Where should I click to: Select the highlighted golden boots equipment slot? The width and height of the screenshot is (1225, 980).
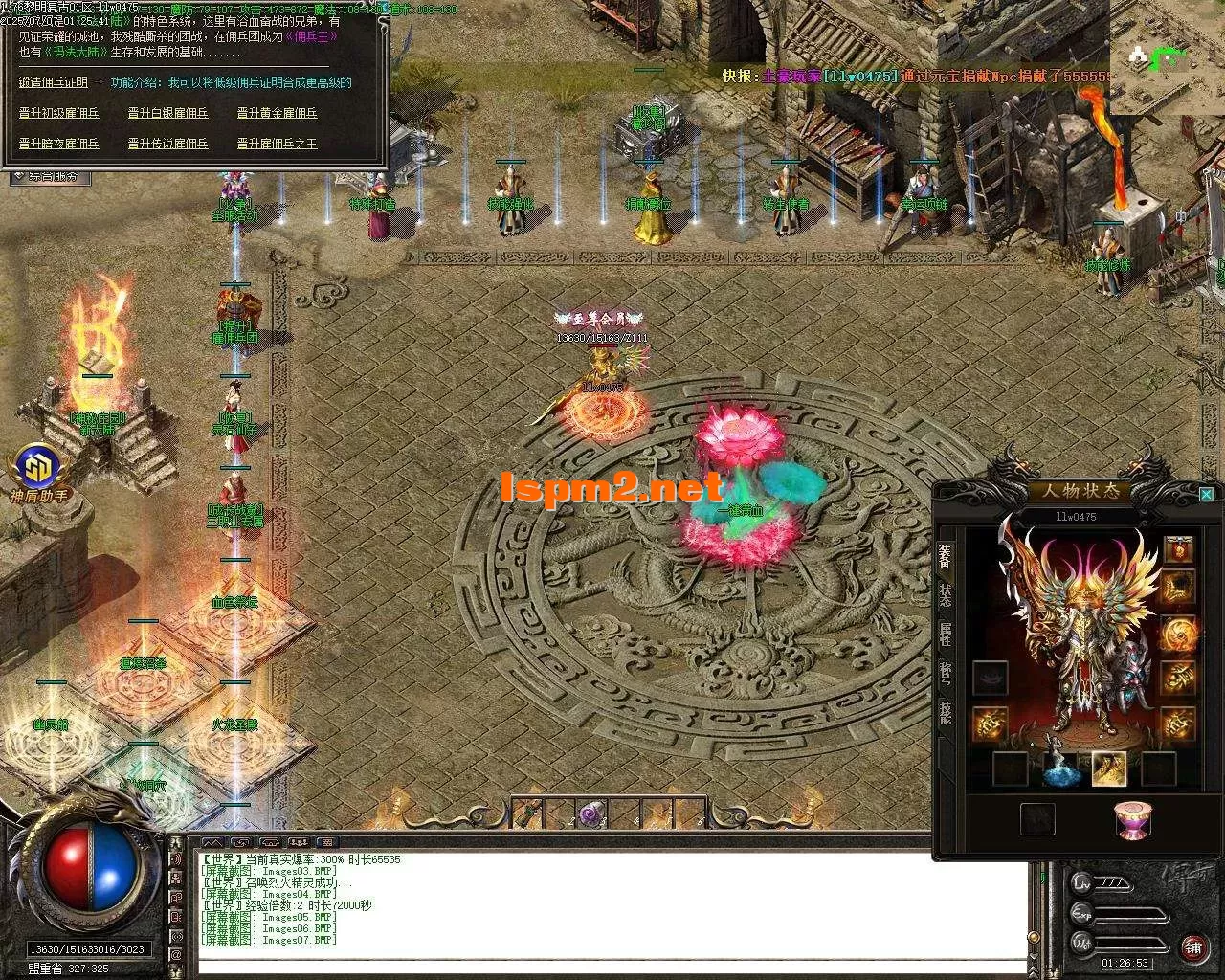[x=1109, y=768]
